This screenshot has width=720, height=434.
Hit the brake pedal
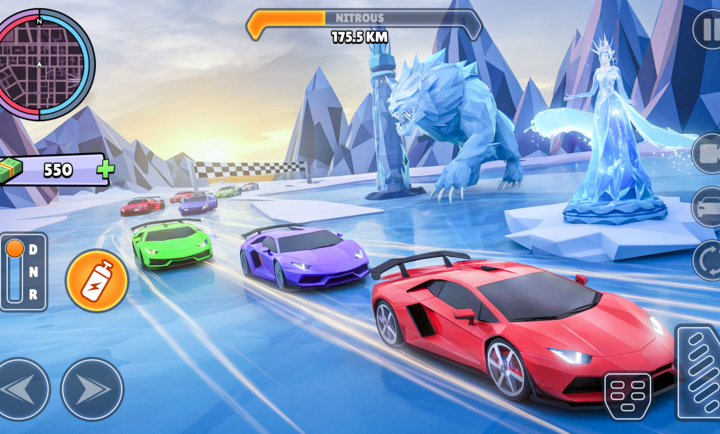(627, 395)
